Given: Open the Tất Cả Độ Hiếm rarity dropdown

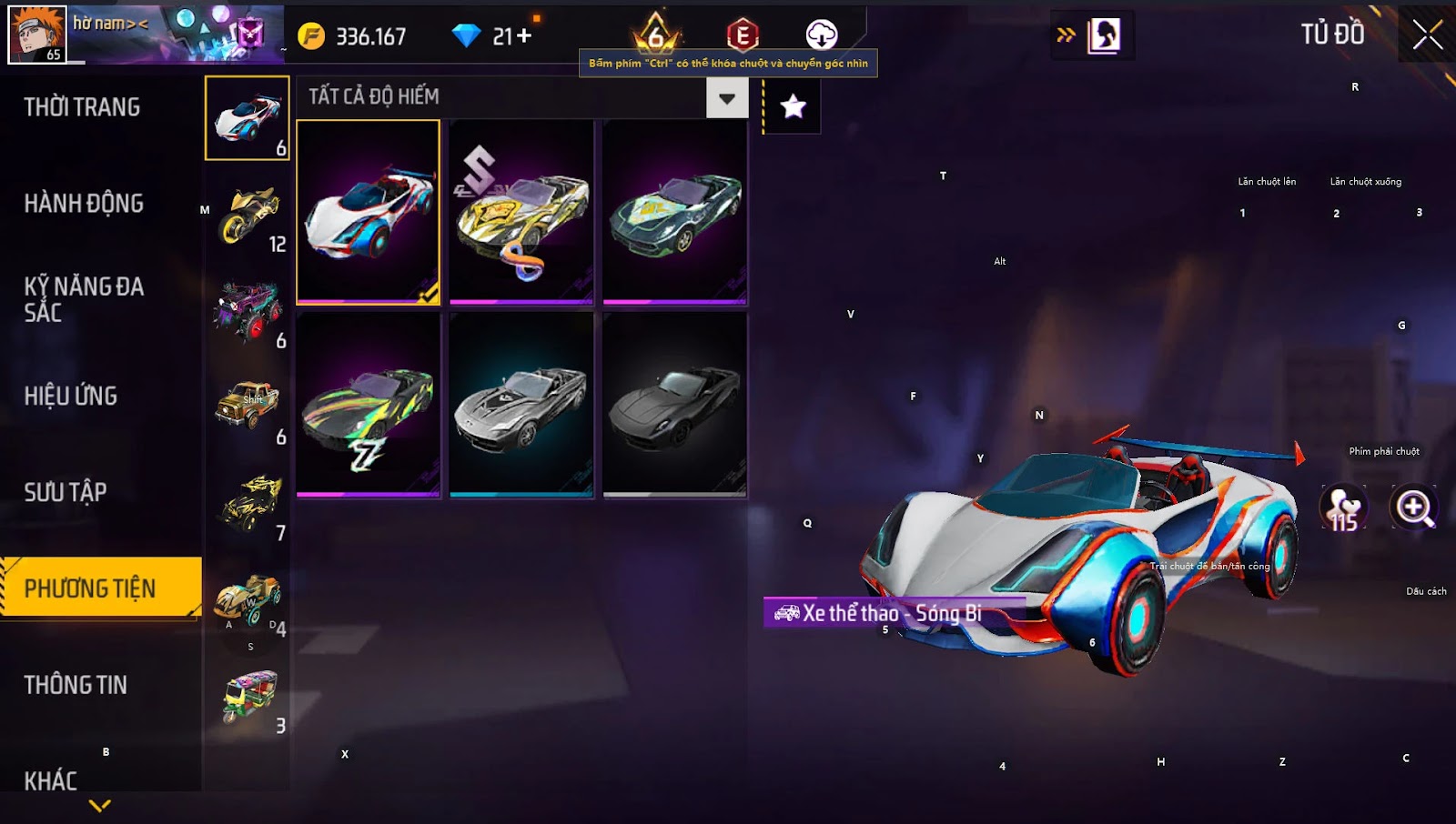Looking at the screenshot, I should 726,98.
